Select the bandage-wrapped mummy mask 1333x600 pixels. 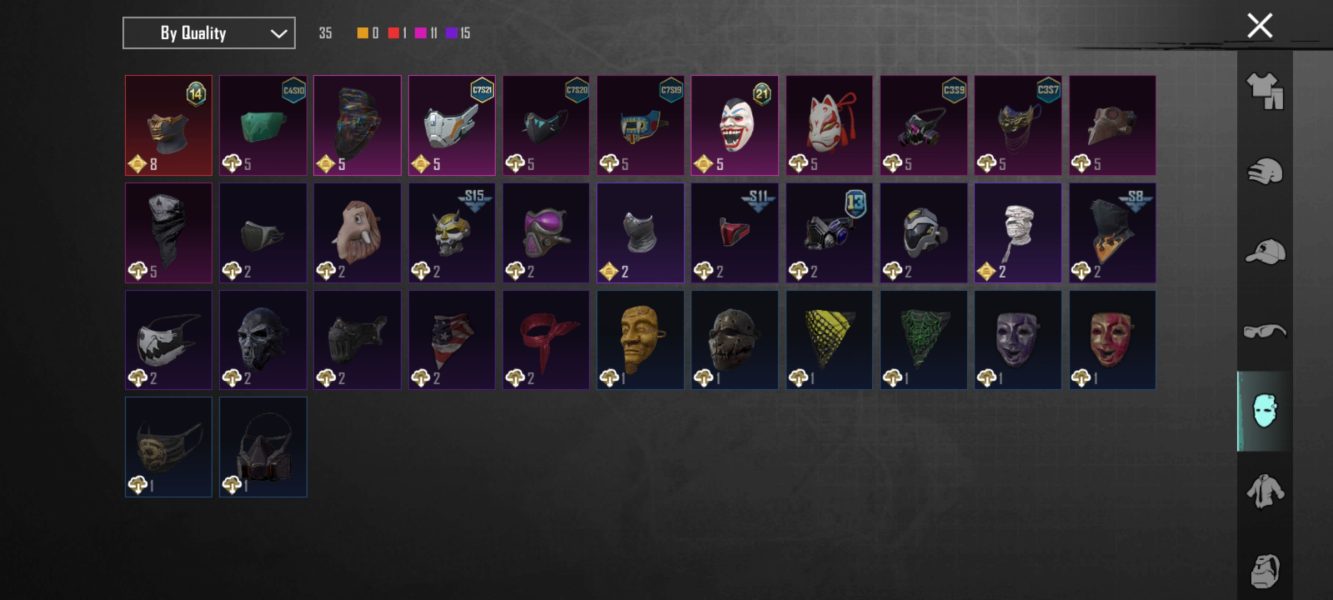point(1018,232)
